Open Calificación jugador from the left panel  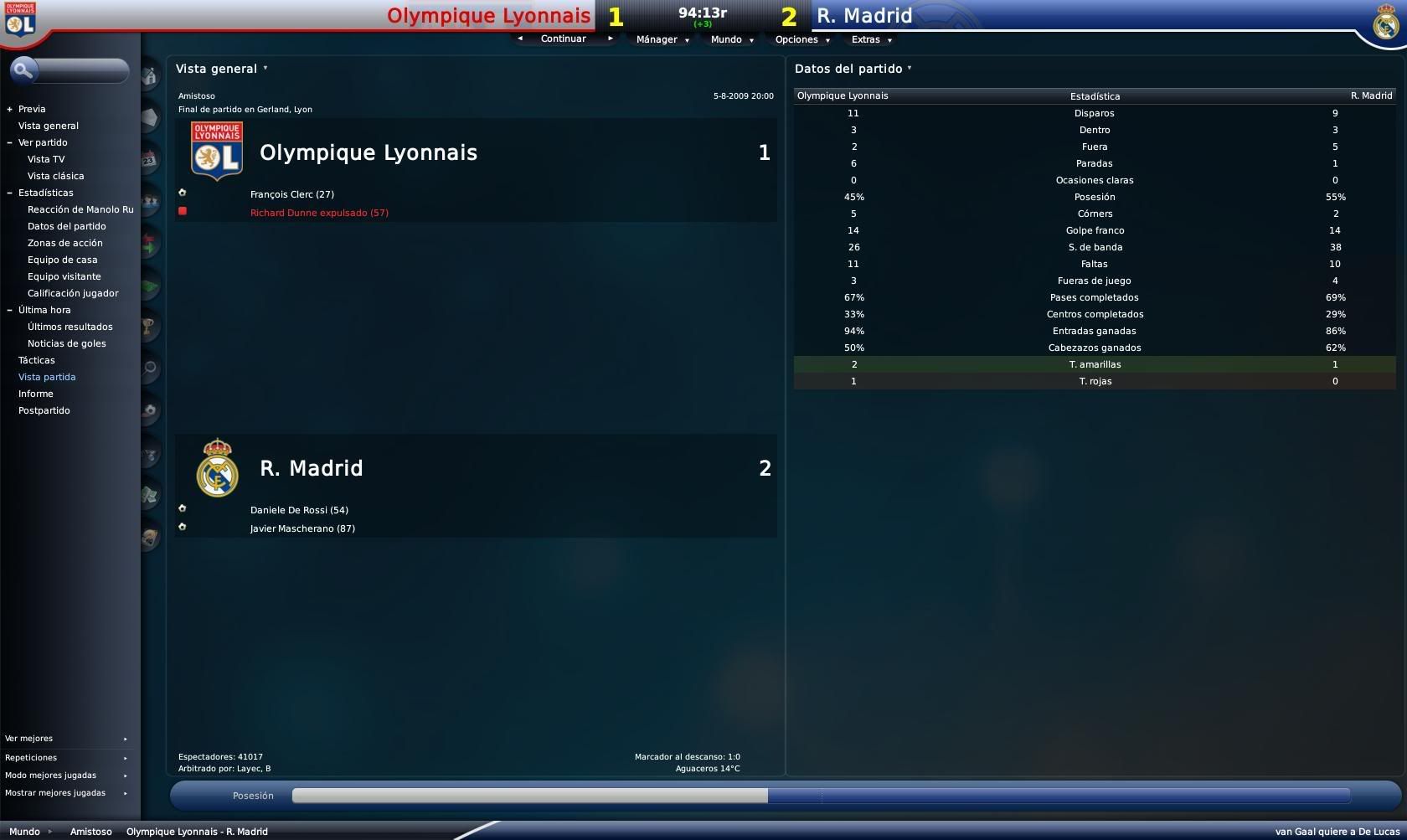tap(73, 293)
